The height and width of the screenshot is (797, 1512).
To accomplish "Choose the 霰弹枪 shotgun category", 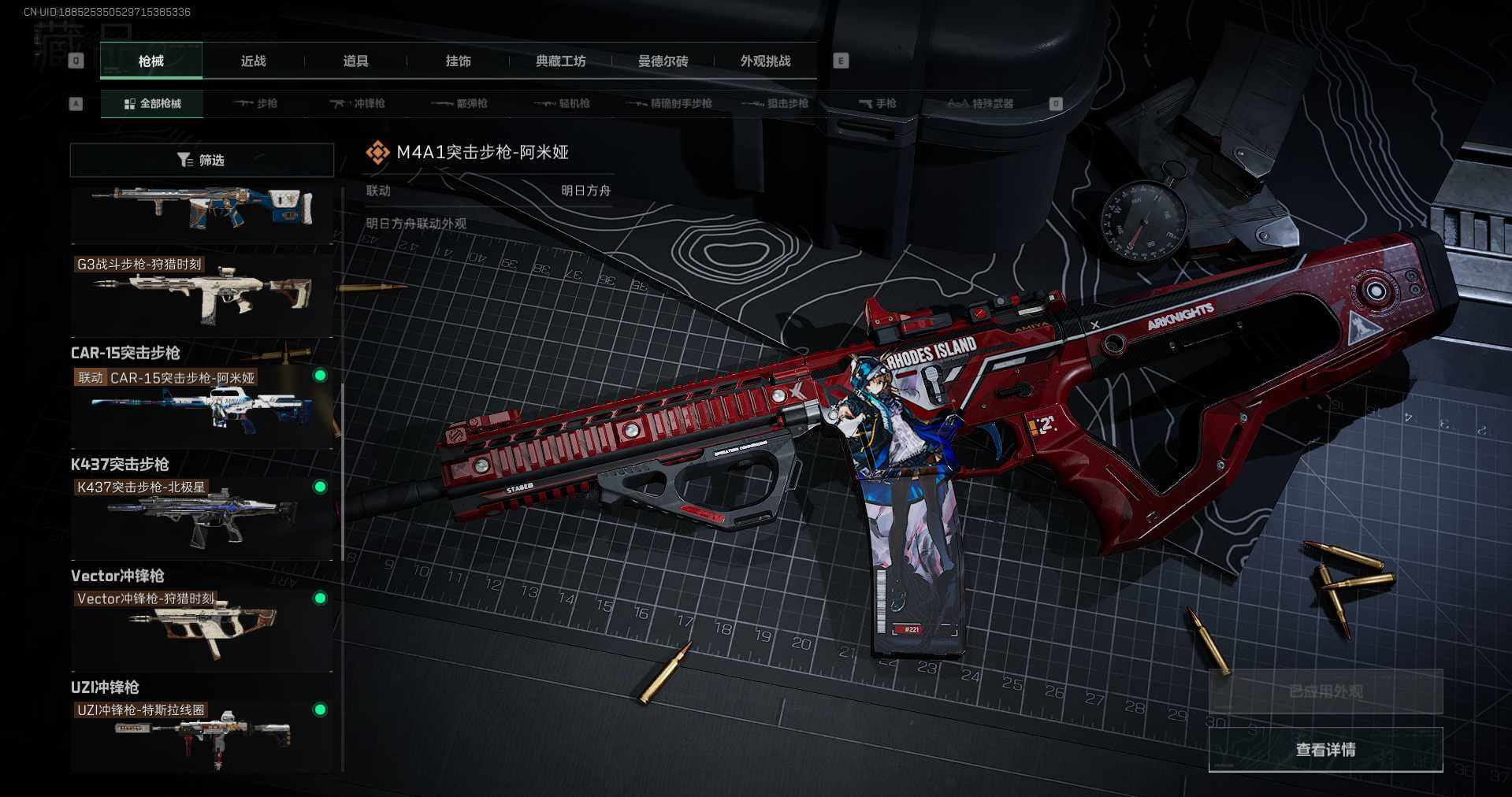I will point(459,103).
